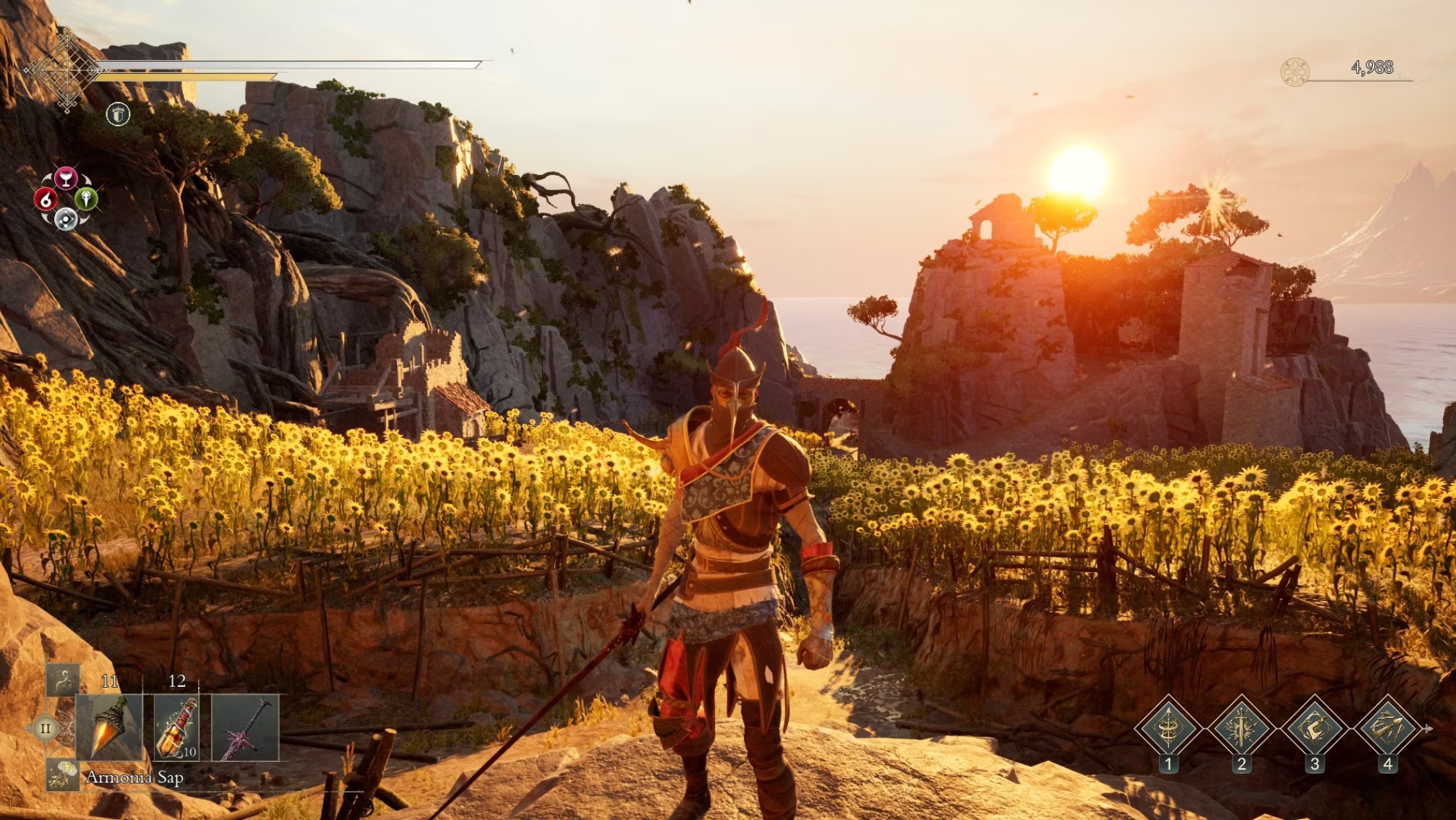Image resolution: width=1456 pixels, height=820 pixels.
Task: Choose the green beaked mask icon
Action: point(86,198)
